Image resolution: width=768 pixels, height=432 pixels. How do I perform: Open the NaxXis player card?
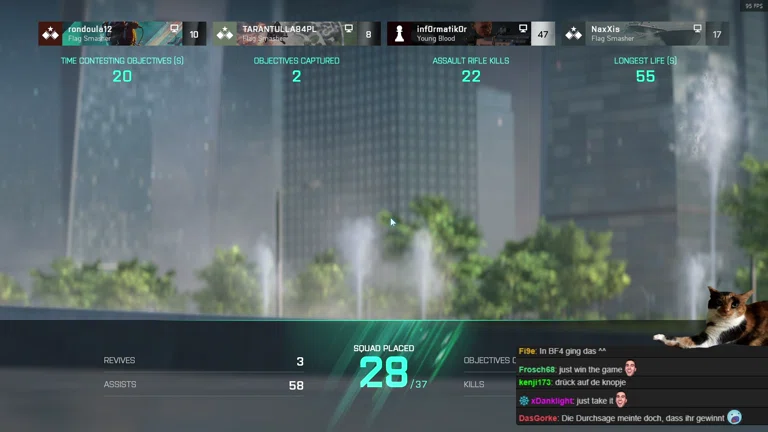[645, 34]
